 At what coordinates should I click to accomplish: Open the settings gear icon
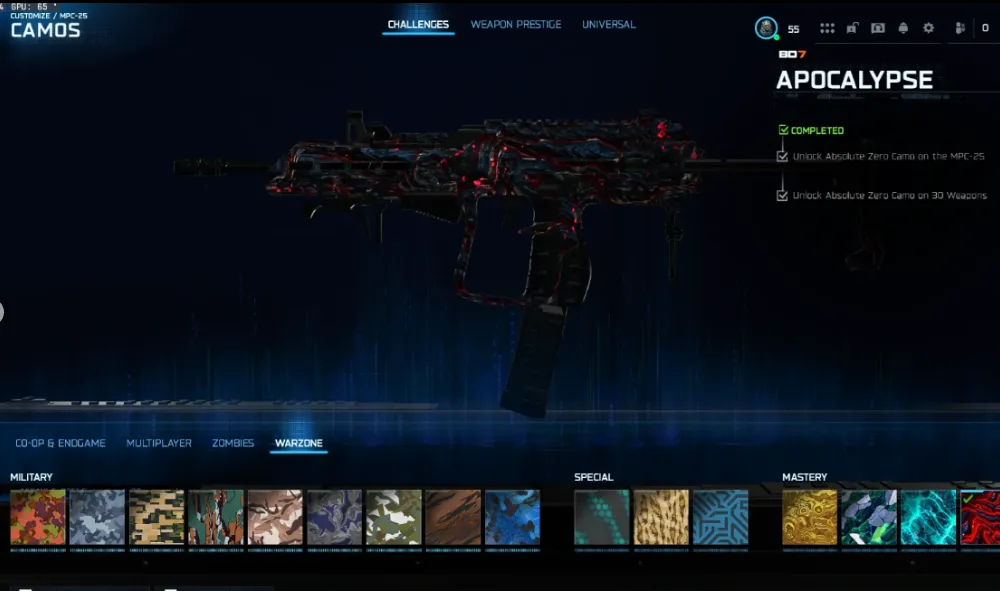tap(928, 29)
